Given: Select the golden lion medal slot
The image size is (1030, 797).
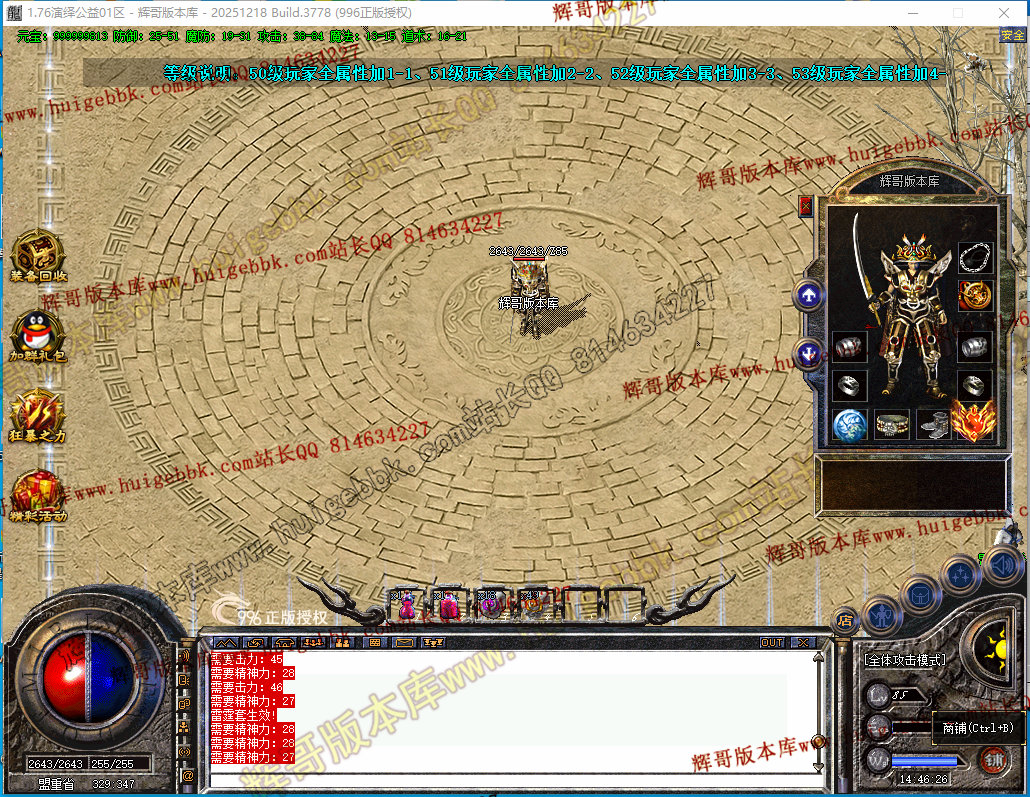Looking at the screenshot, I should coord(975,295).
